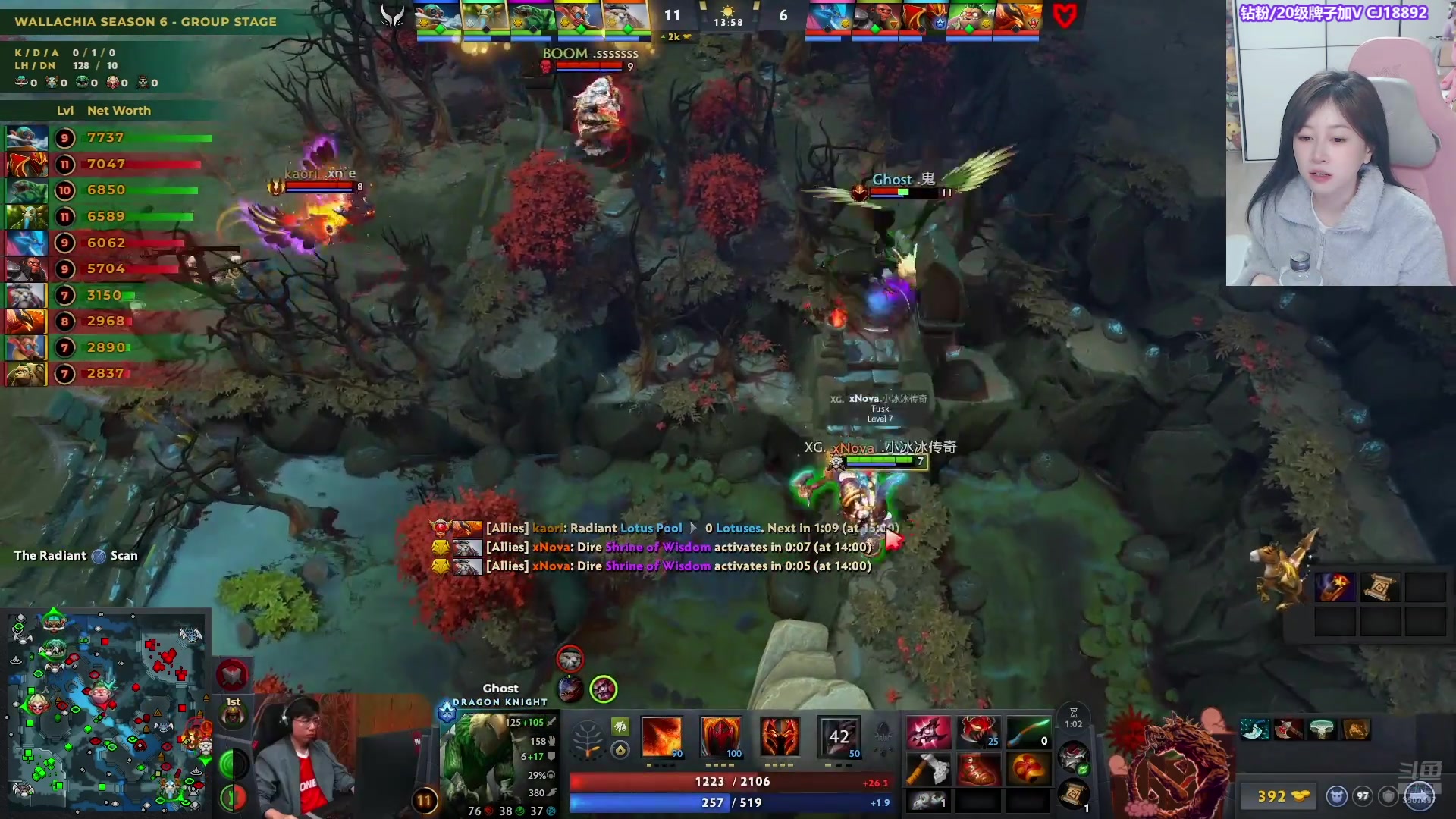The width and height of the screenshot is (1456, 819).
Task: Select the golden courier icon
Action: point(1282,569)
